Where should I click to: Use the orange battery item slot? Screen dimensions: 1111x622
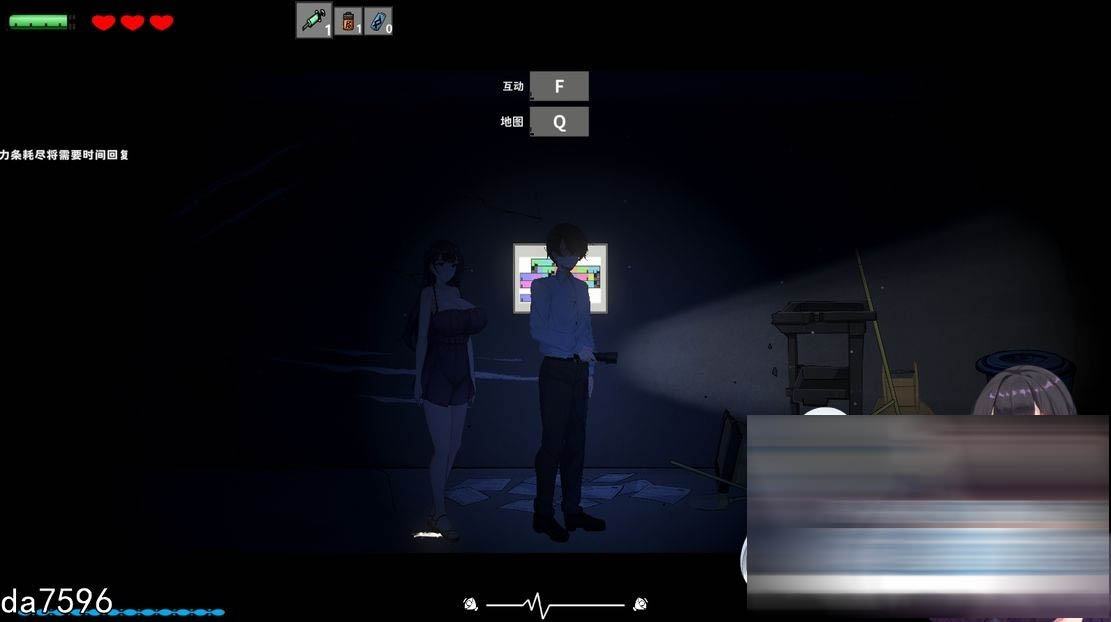pos(348,21)
